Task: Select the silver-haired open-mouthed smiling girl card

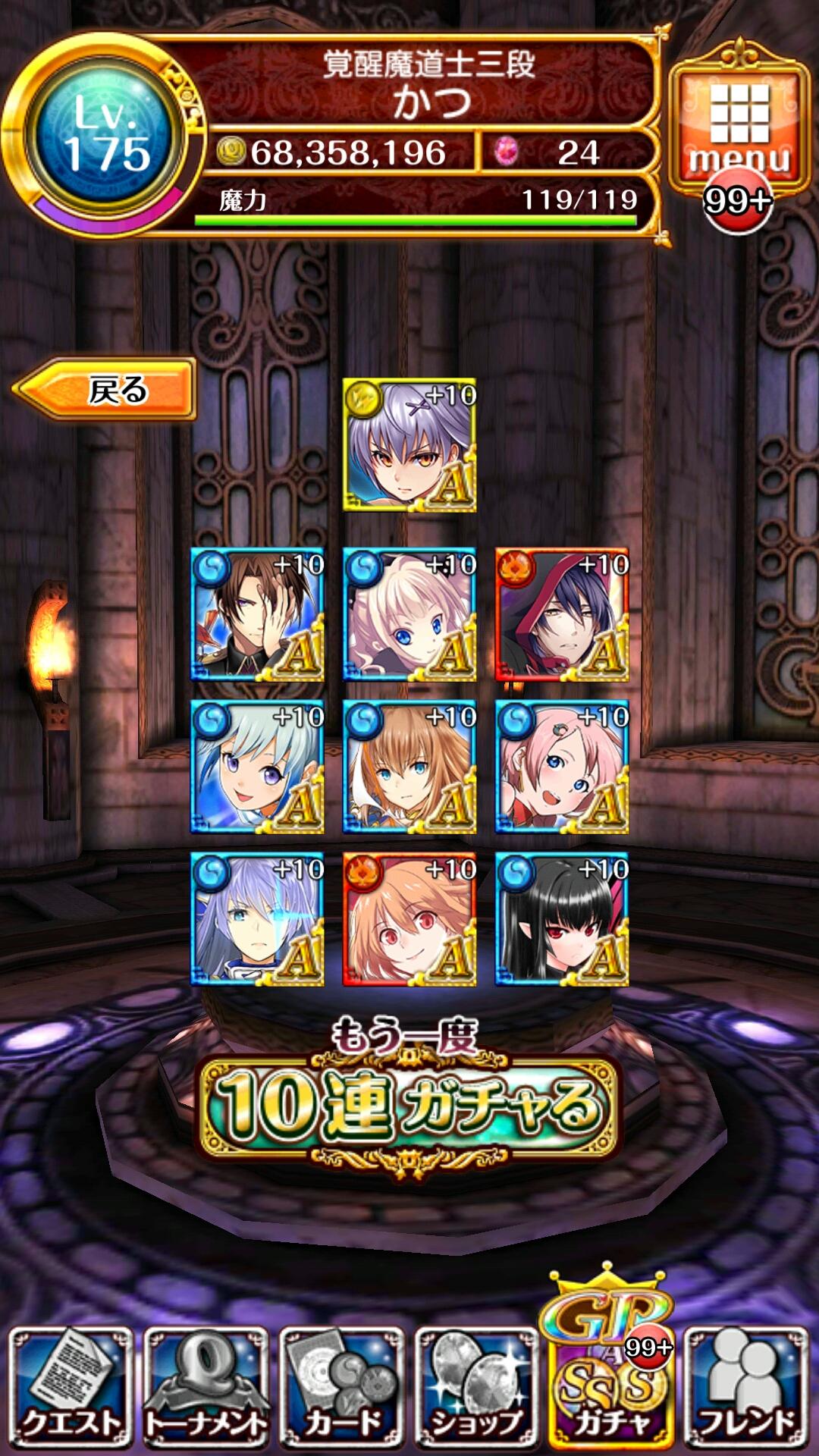Action: click(257, 767)
